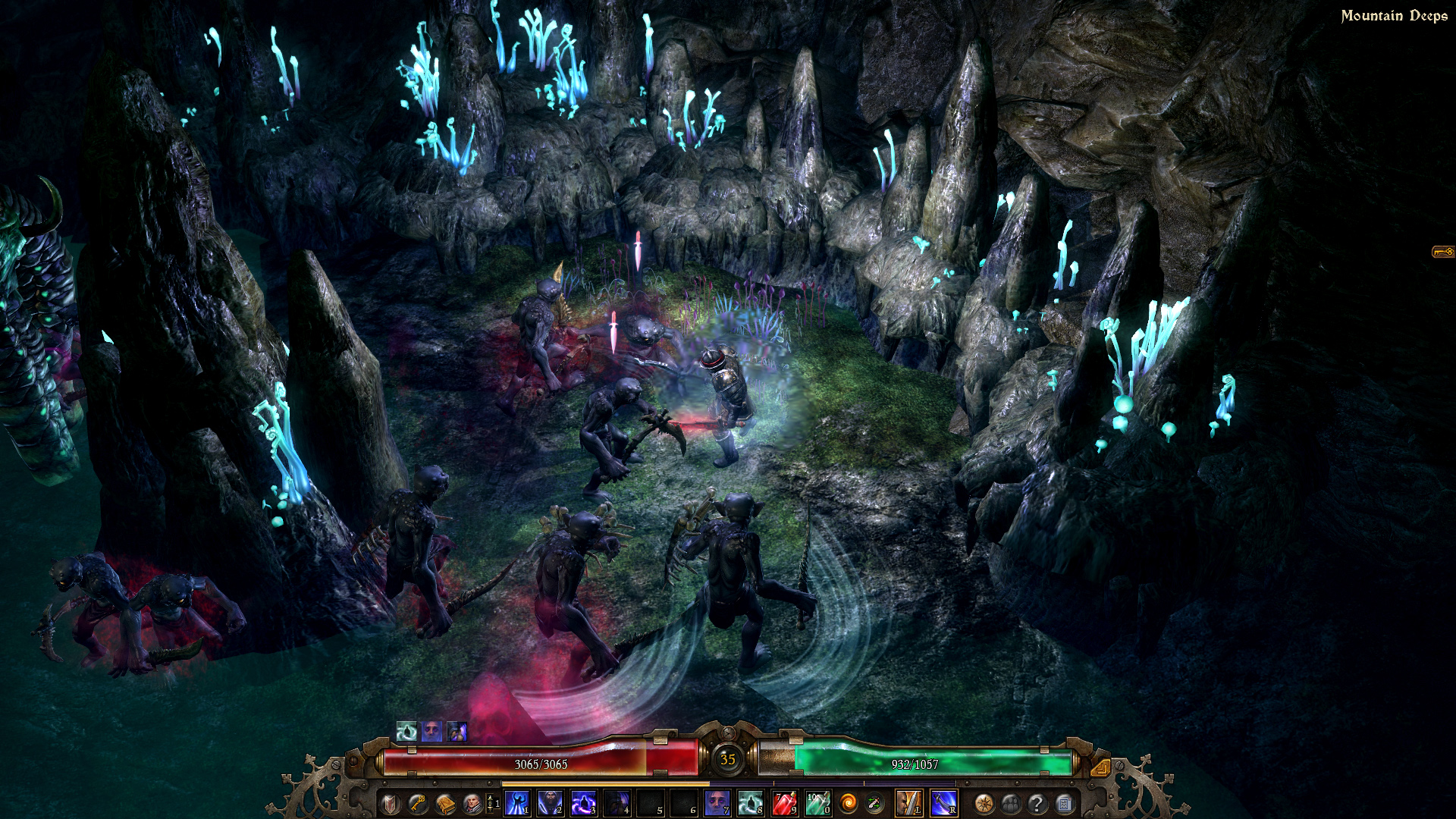Open the multiplayer group icon

1010,802
